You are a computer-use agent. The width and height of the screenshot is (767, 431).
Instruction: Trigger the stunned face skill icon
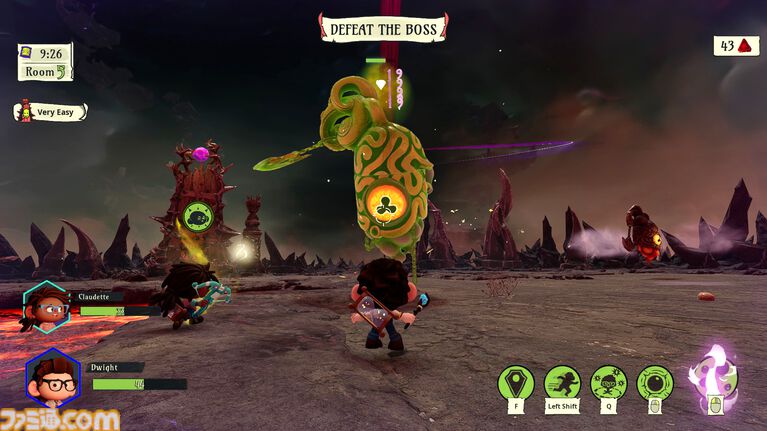608,383
